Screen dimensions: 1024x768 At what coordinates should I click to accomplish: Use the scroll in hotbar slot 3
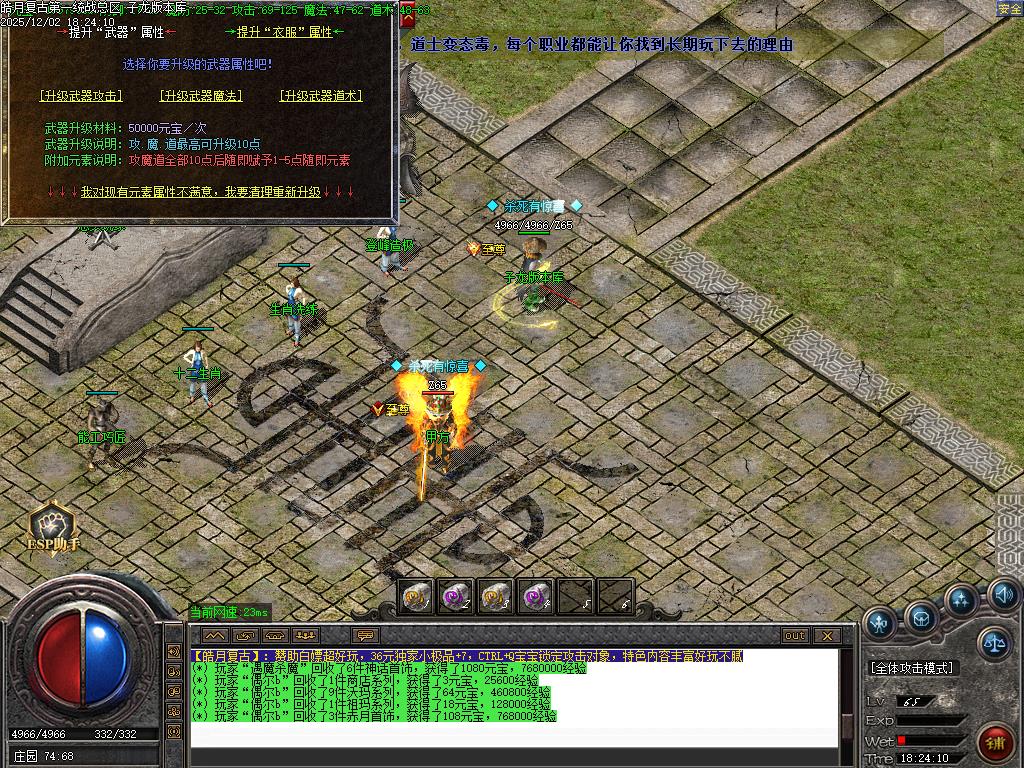tap(495, 597)
